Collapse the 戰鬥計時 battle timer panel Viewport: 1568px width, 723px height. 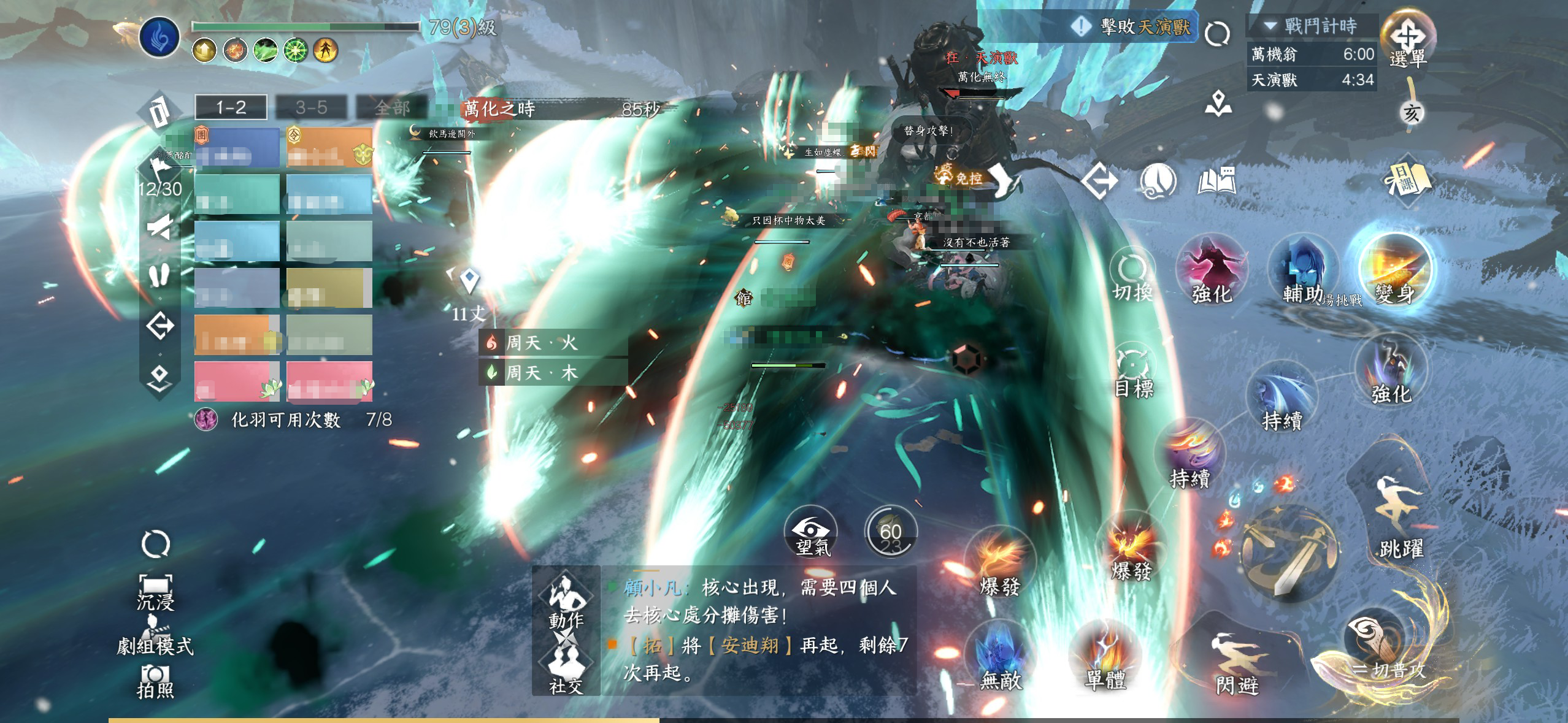pyautogui.click(x=1270, y=26)
